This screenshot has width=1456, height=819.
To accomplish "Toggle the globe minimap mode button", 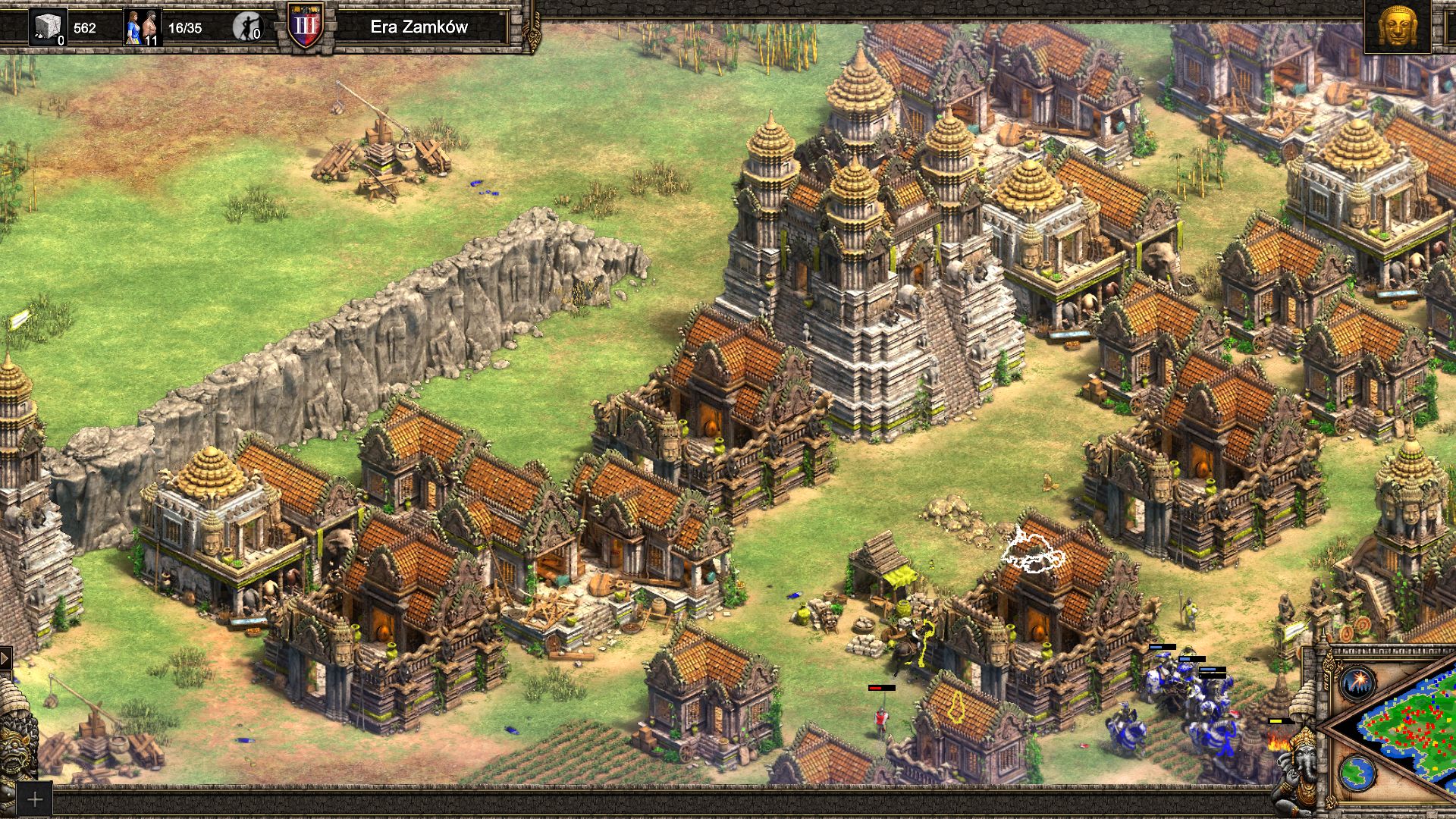I will (x=1357, y=773).
